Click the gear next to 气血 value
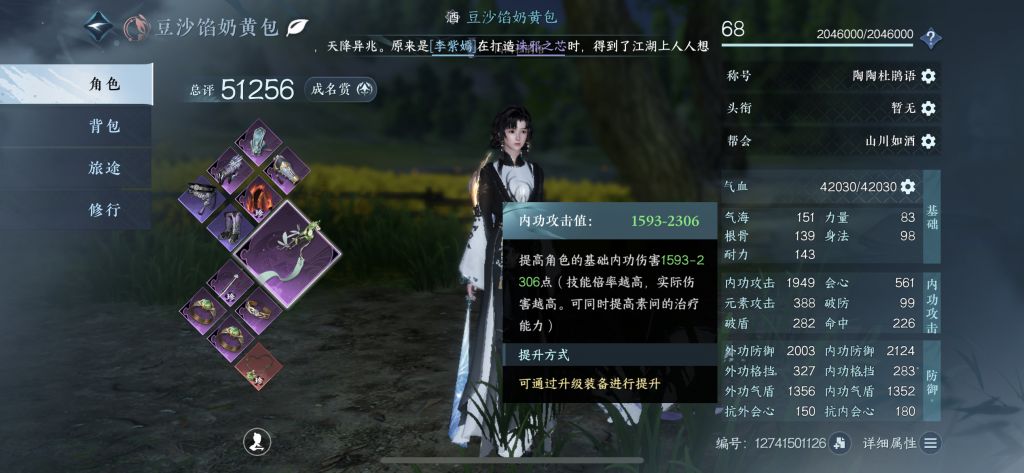Image resolution: width=1024 pixels, height=473 pixels. point(908,186)
